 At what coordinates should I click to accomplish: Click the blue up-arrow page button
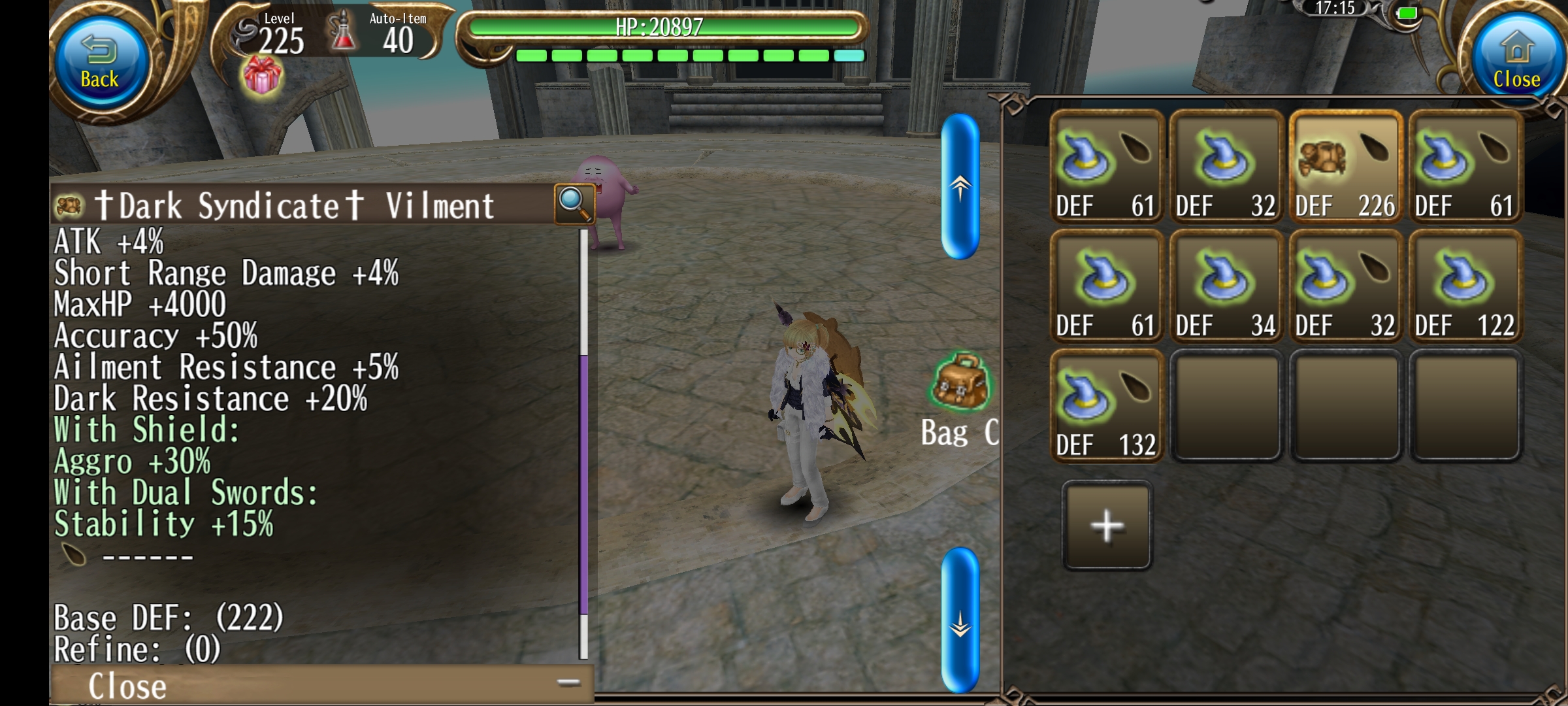coord(960,187)
